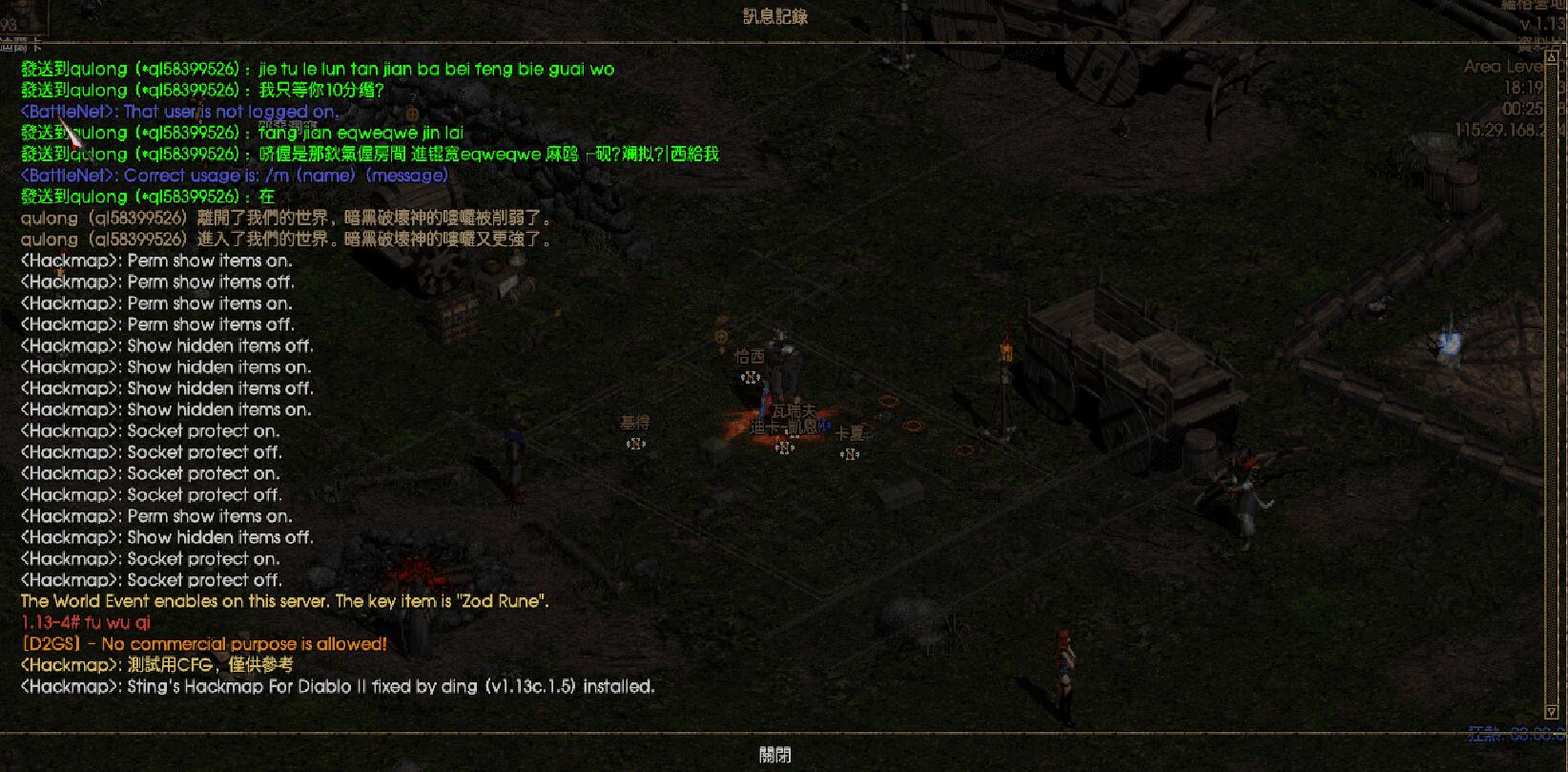Viewport: 1568px width, 772px height.
Task: Close the message log with 關閉
Action: (775, 755)
